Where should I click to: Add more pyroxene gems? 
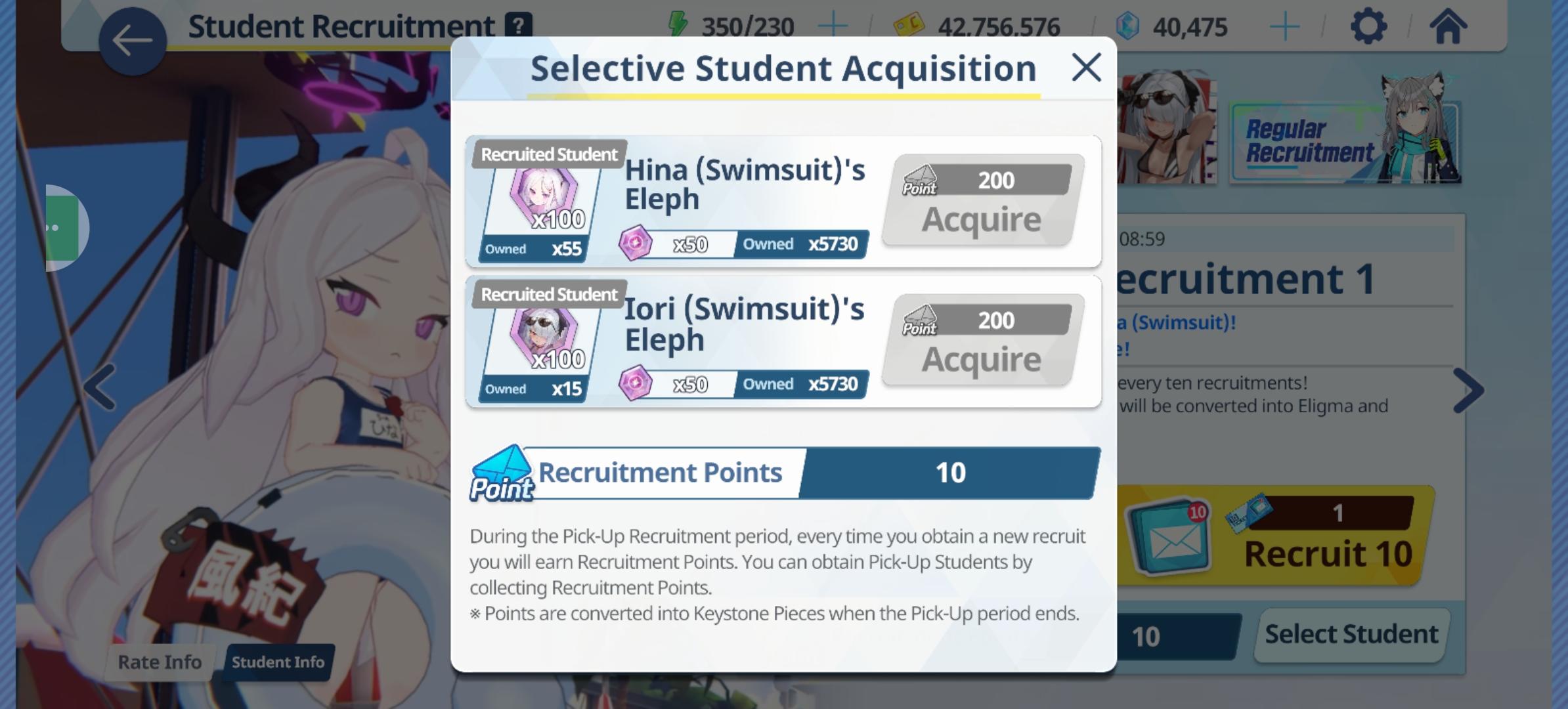pyautogui.click(x=1284, y=27)
